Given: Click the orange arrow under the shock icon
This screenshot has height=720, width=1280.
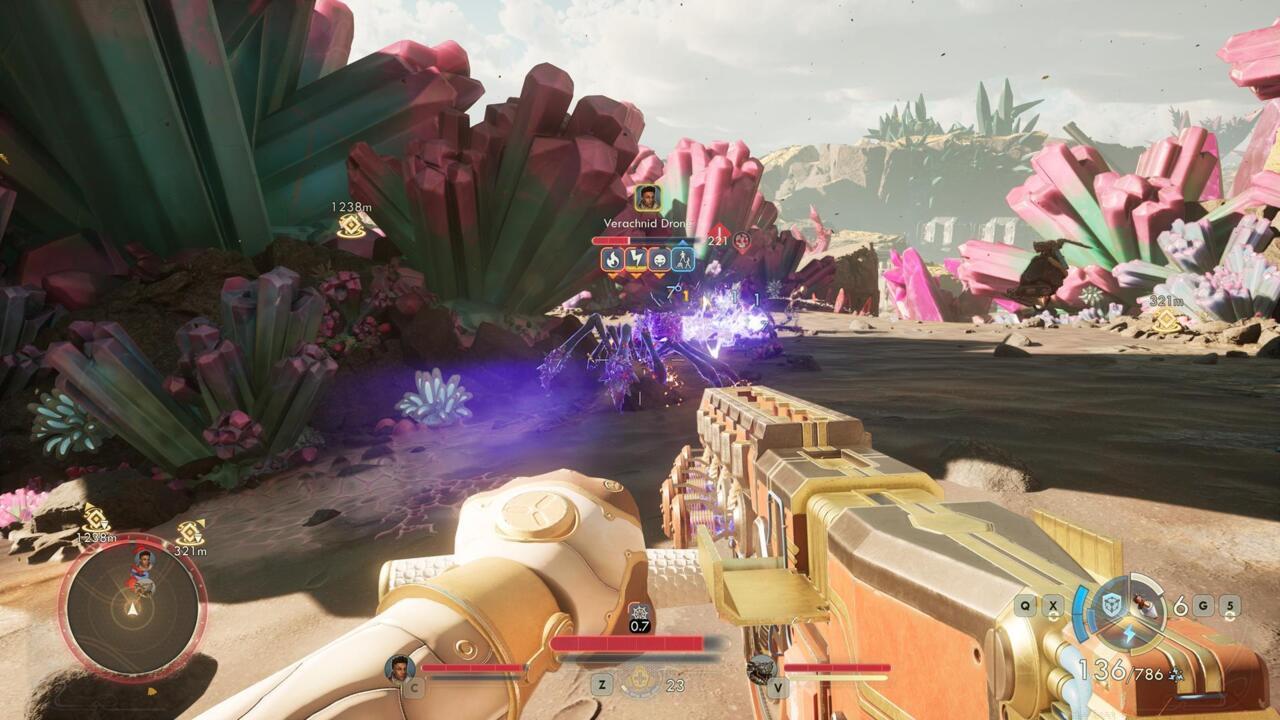Looking at the screenshot, I should tap(637, 275).
